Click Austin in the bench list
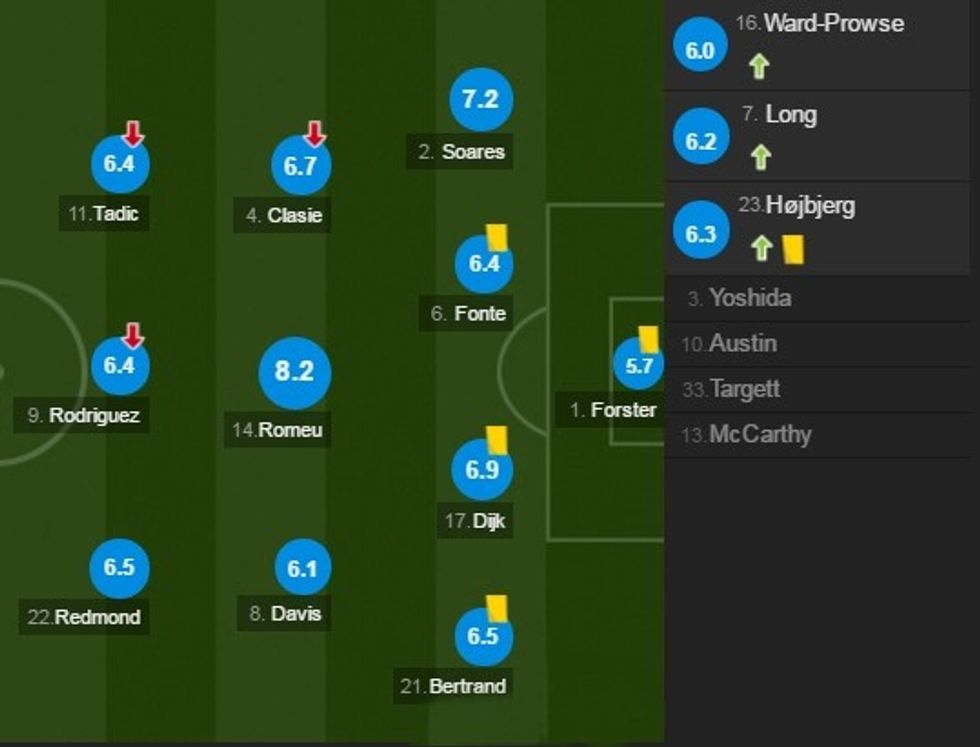 point(742,343)
